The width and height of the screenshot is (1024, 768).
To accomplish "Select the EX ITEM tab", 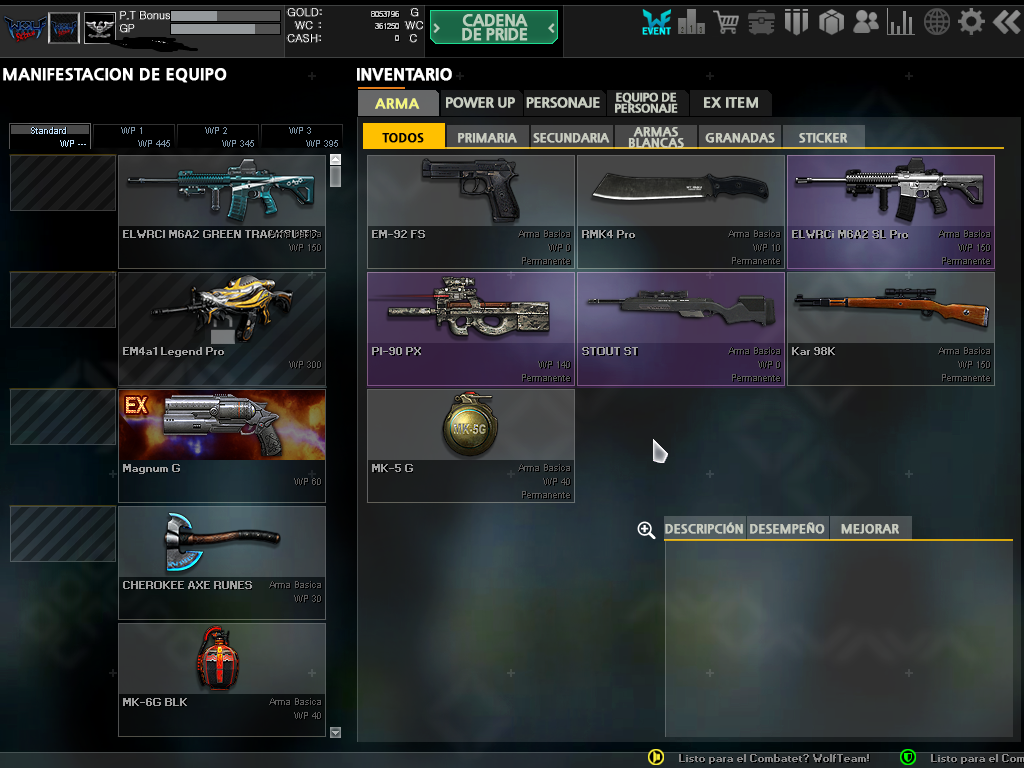I will click(x=730, y=103).
